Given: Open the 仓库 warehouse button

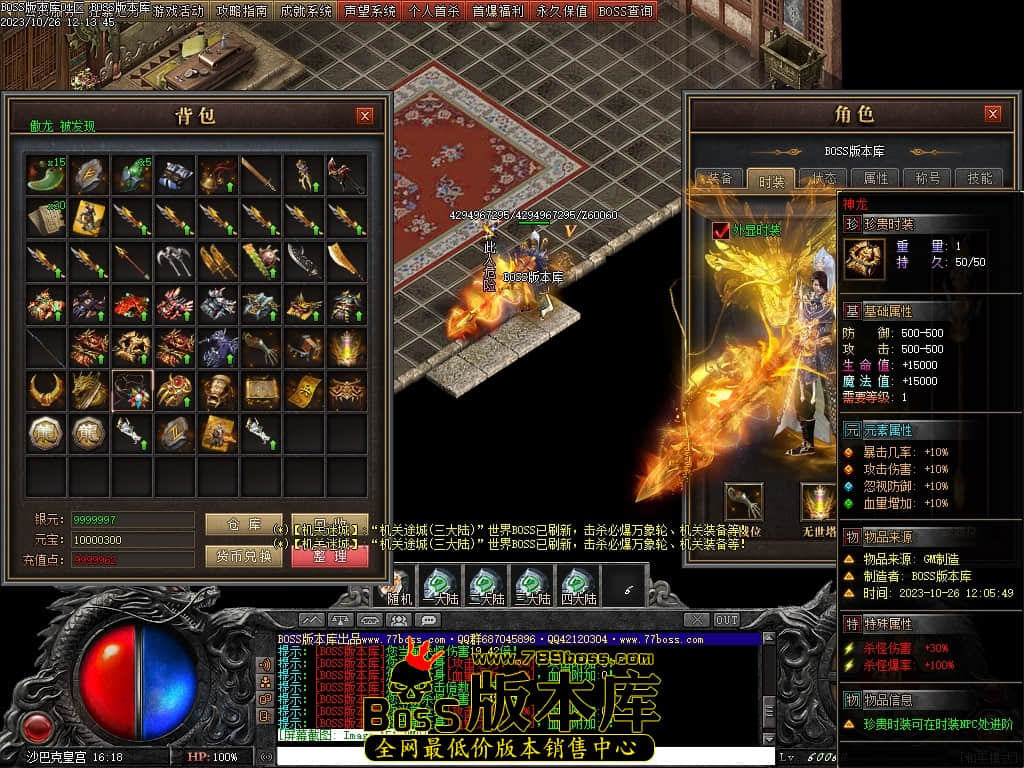Looking at the screenshot, I should (x=243, y=524).
